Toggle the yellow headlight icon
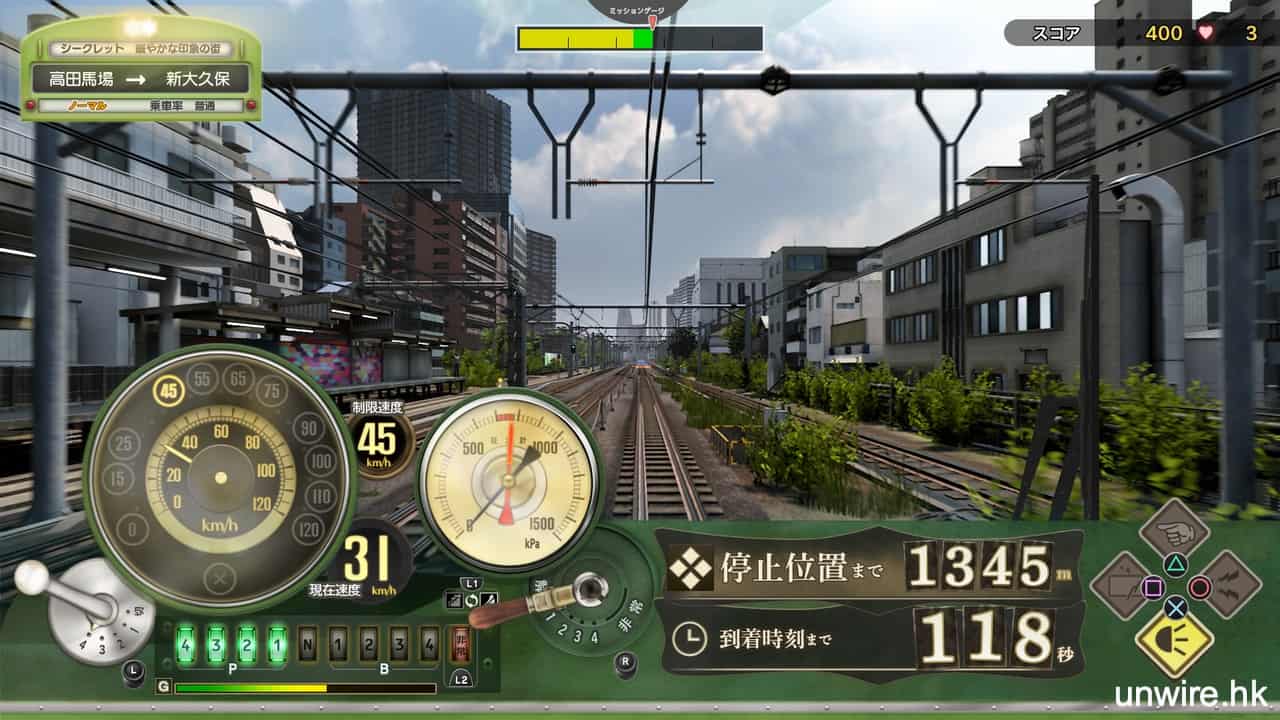 pyautogui.click(x=1175, y=642)
